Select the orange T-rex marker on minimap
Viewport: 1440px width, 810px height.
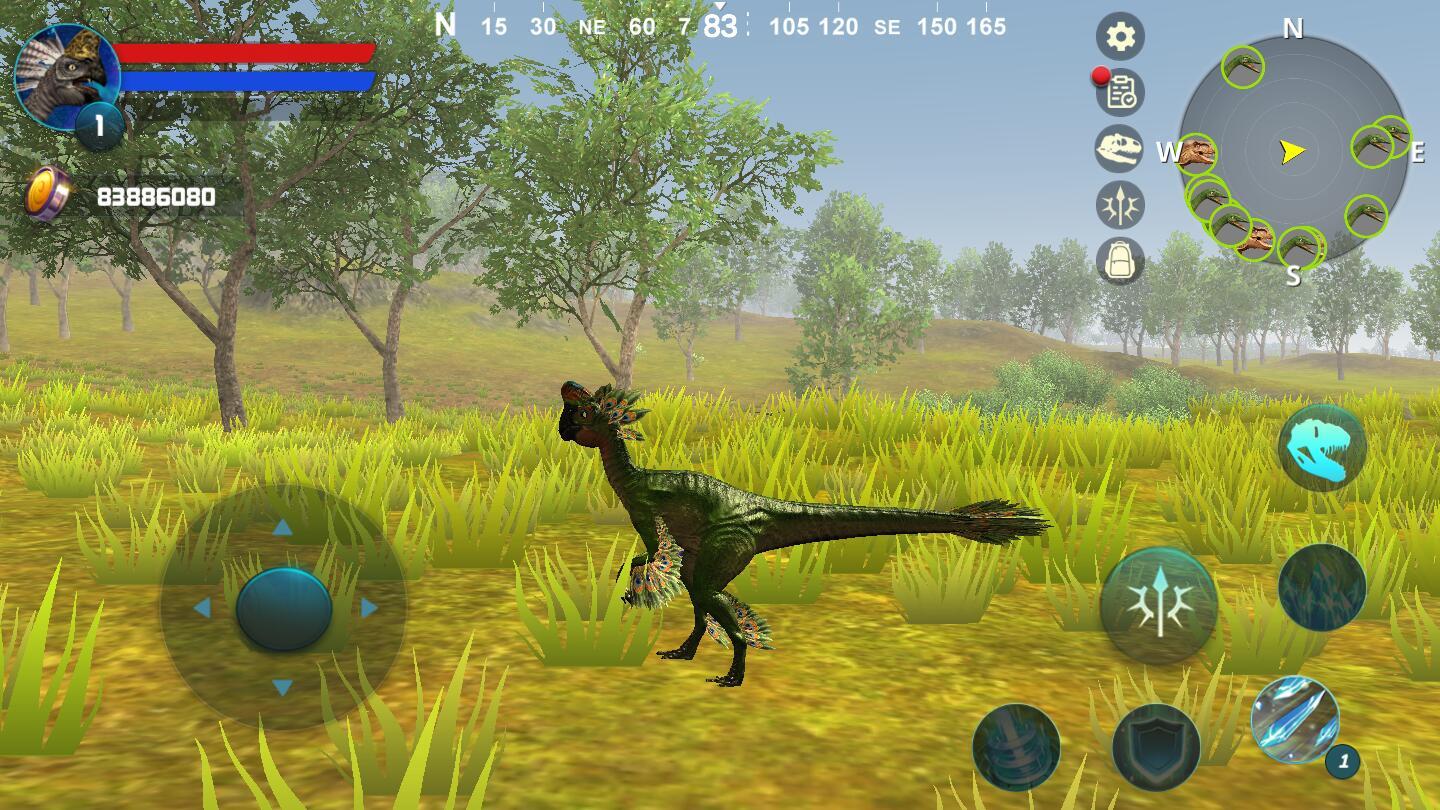coord(1196,154)
